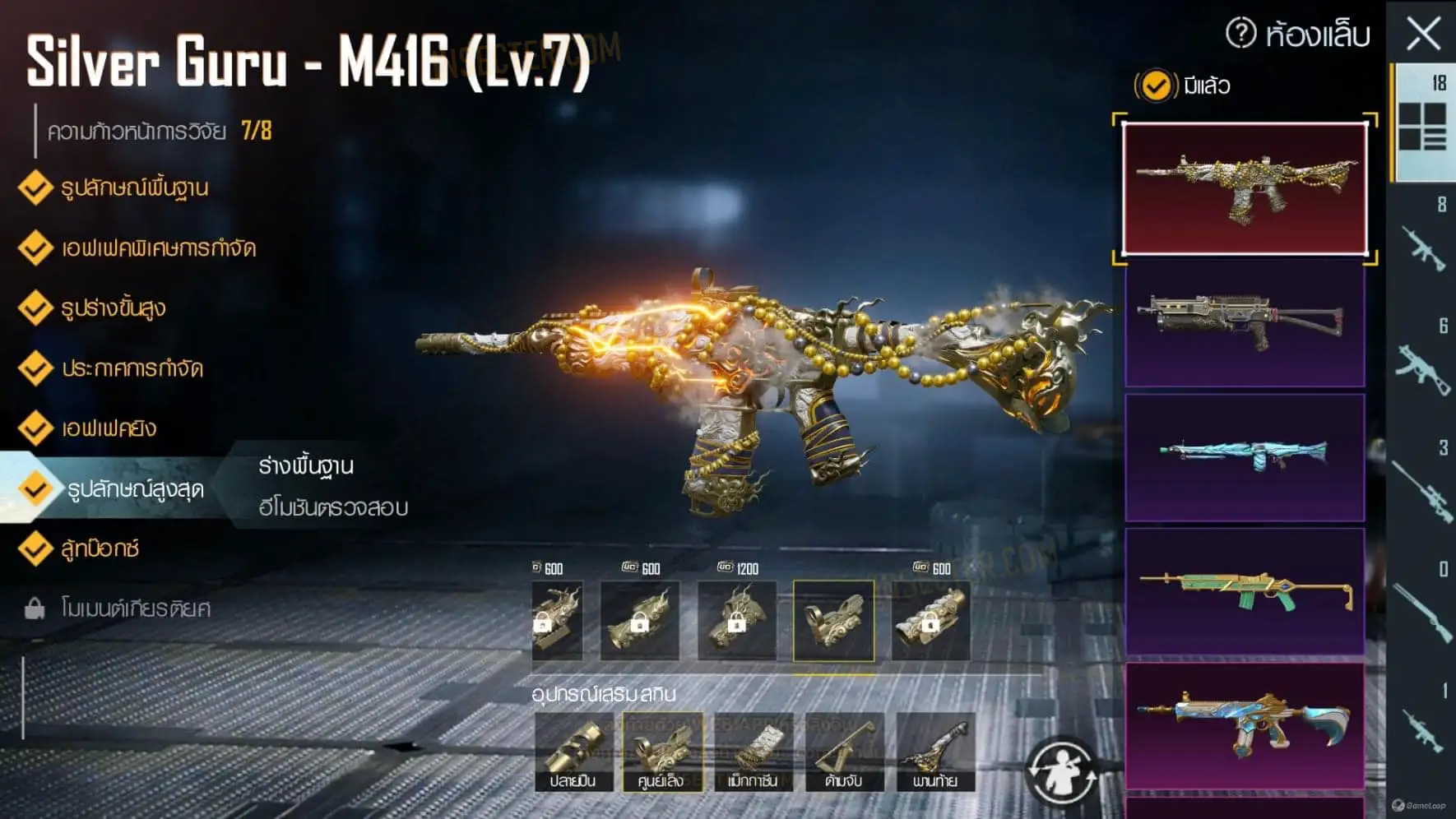
Task: Select เอฟเฟคพิเศษการกำจัด upgrade entry
Action: (x=158, y=248)
